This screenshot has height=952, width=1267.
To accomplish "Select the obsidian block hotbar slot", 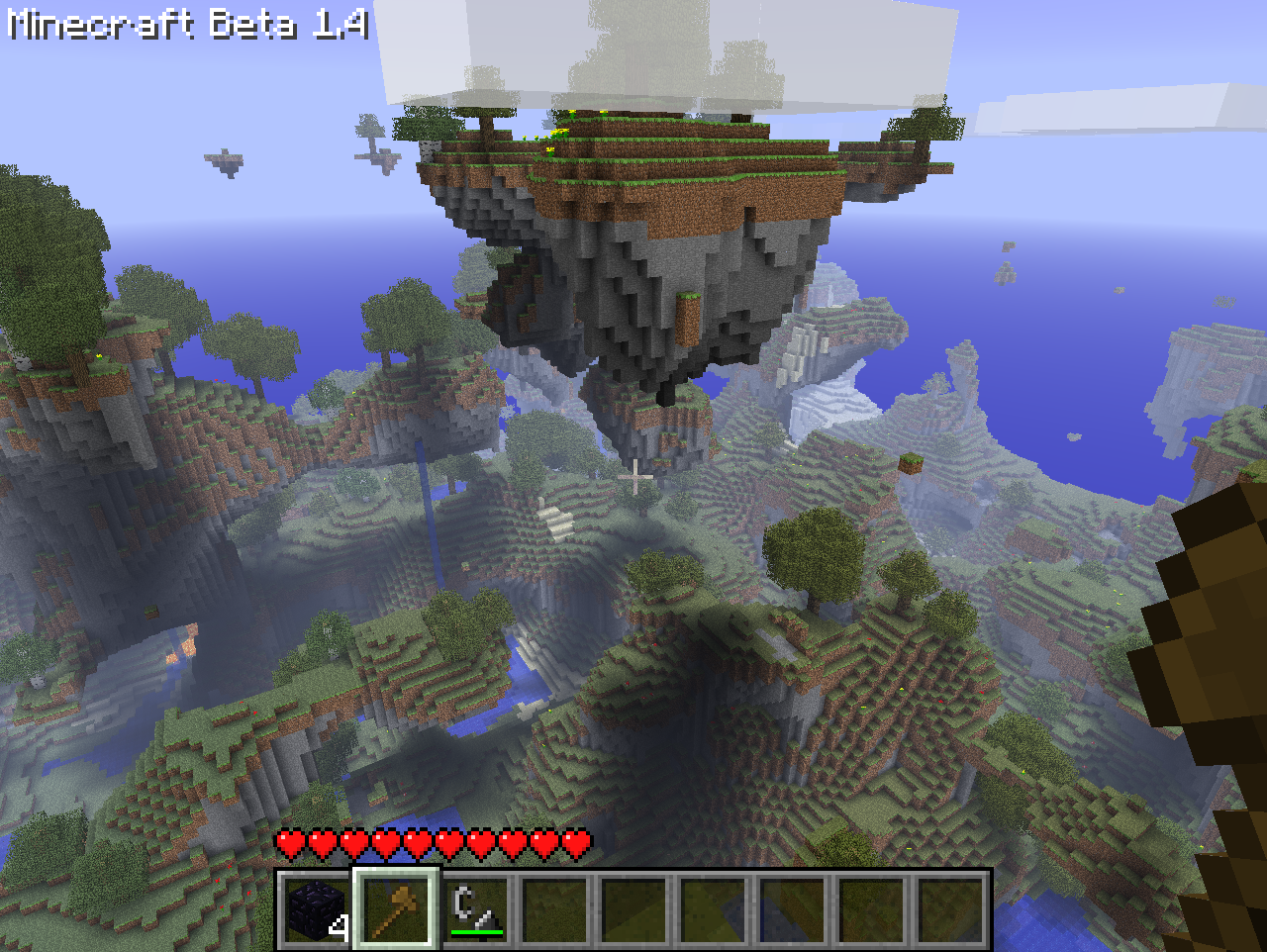I will pyautogui.click(x=316, y=908).
